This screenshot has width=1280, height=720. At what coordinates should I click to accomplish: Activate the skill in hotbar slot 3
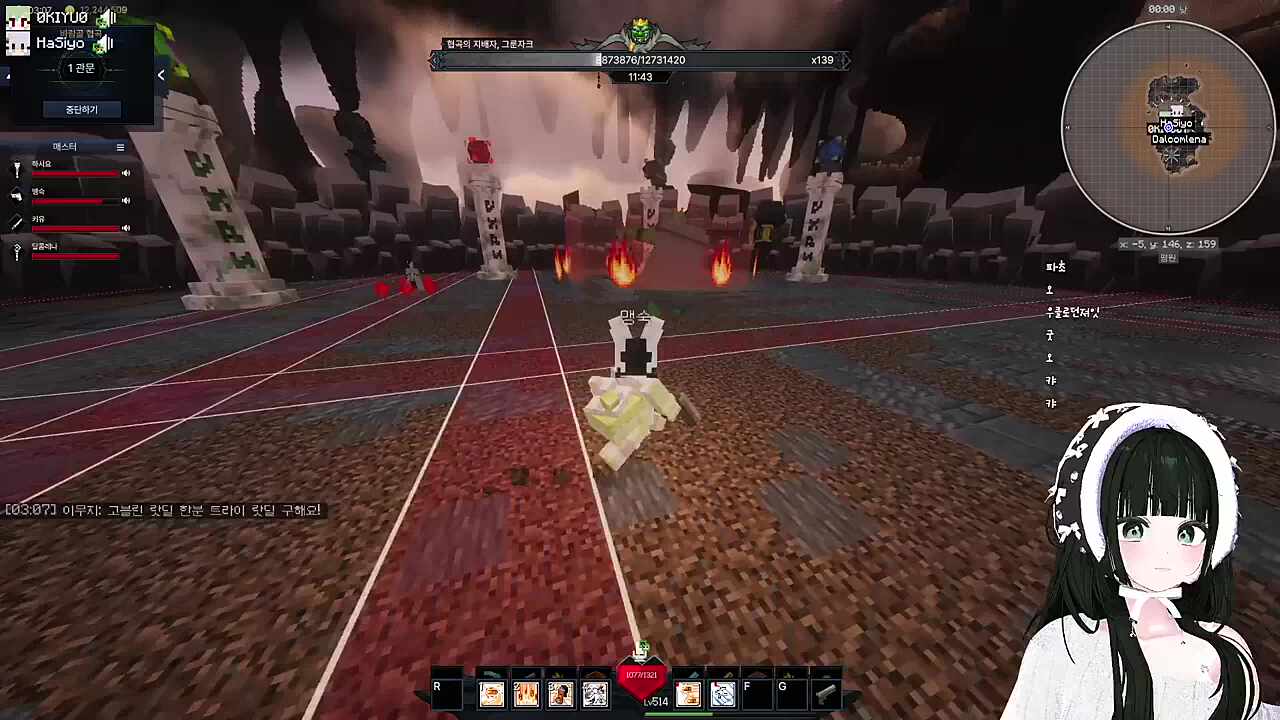click(x=560, y=694)
